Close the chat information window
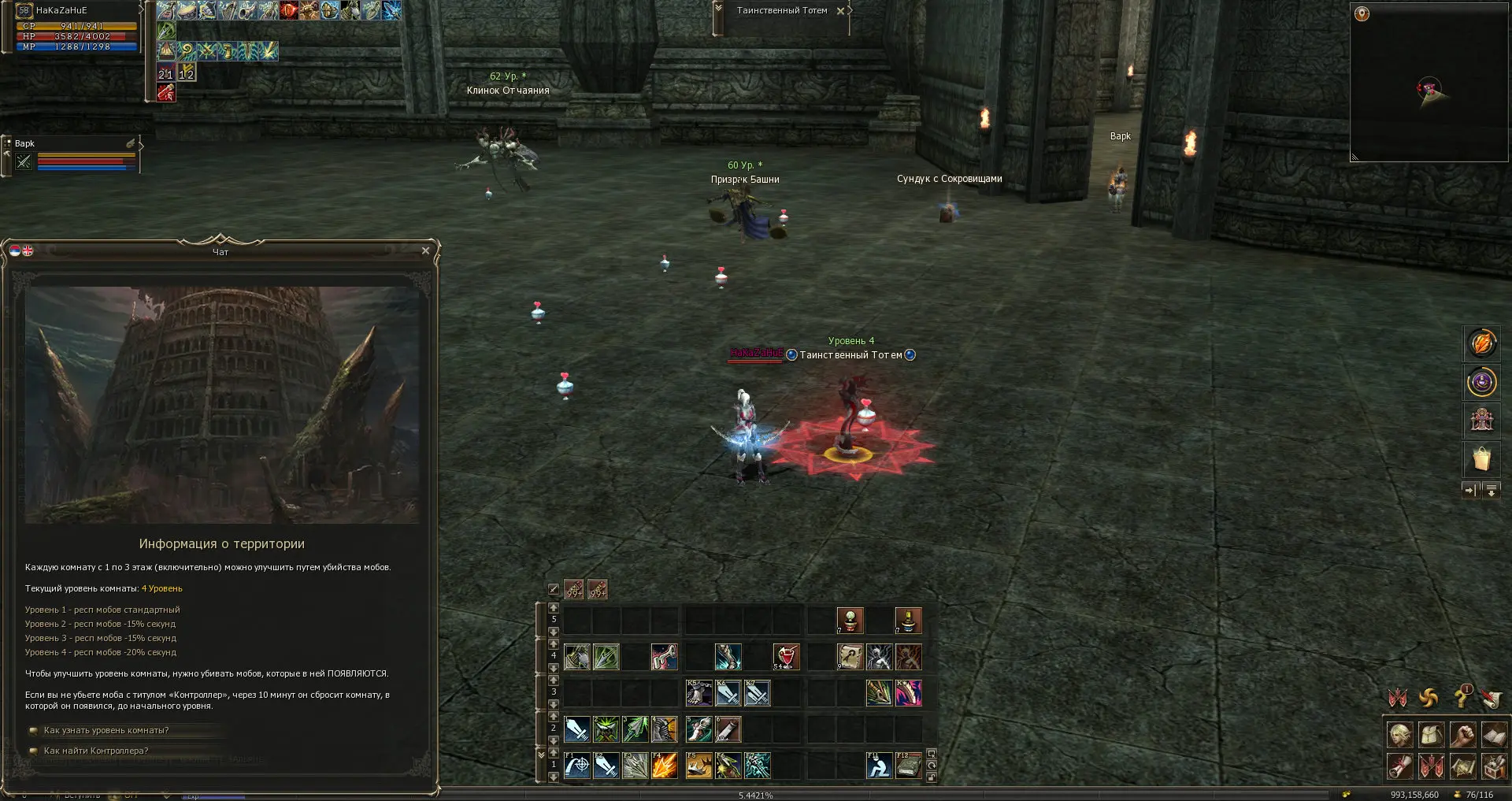Viewport: 1512px width, 801px height. pyautogui.click(x=425, y=251)
